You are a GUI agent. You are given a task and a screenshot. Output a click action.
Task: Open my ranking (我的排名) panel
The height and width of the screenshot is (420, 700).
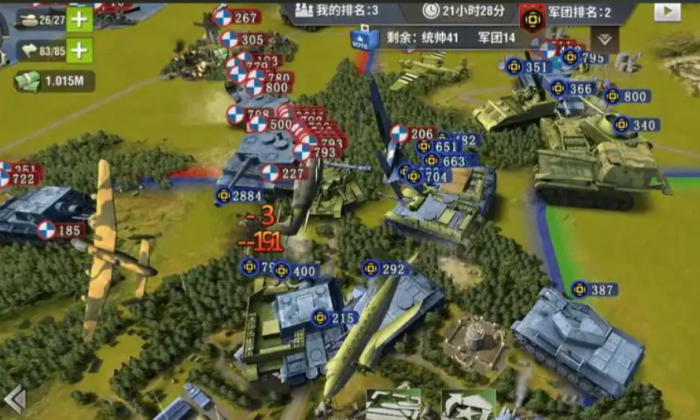[x=333, y=11]
